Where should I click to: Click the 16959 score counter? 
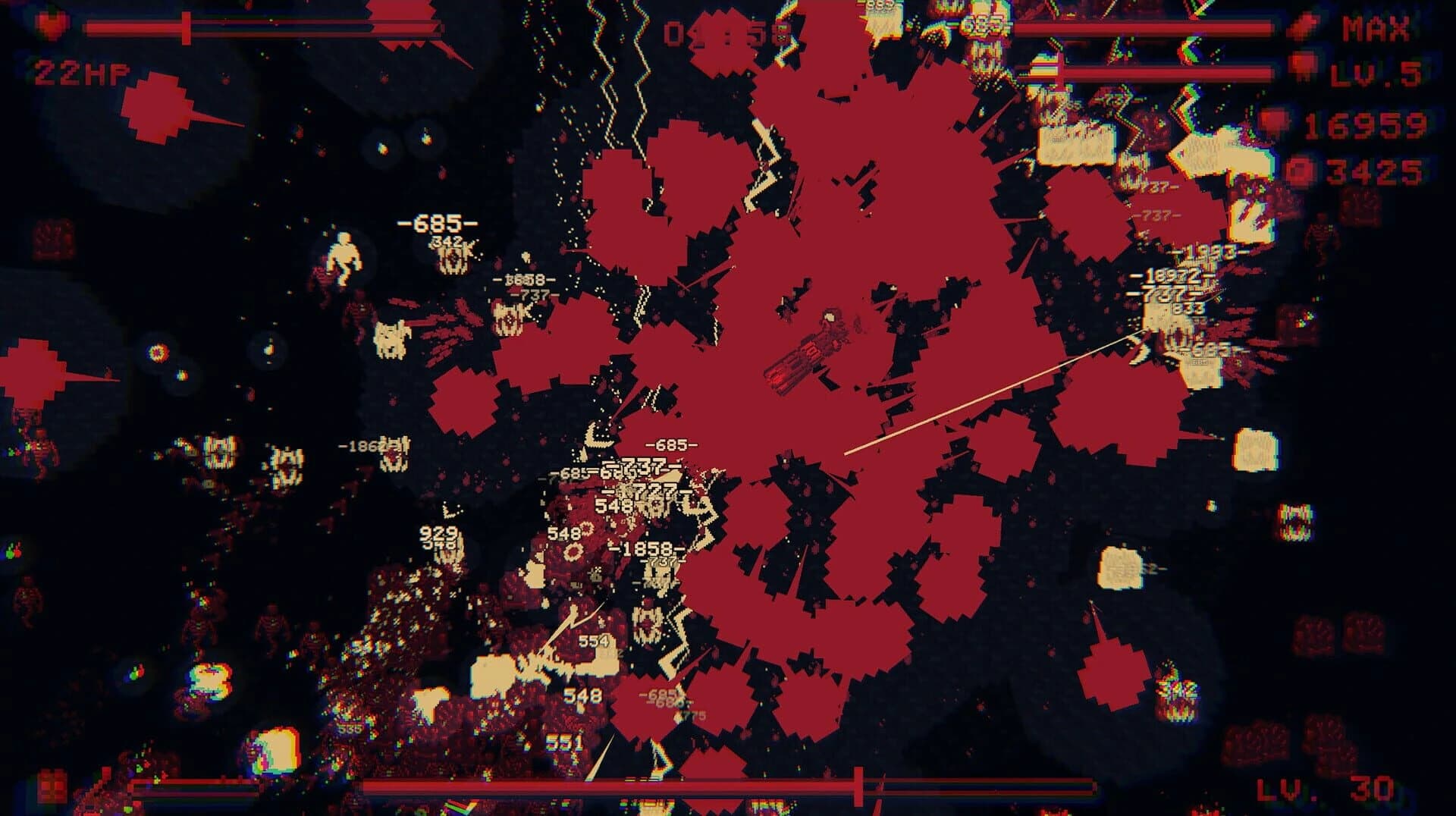pos(1365,127)
